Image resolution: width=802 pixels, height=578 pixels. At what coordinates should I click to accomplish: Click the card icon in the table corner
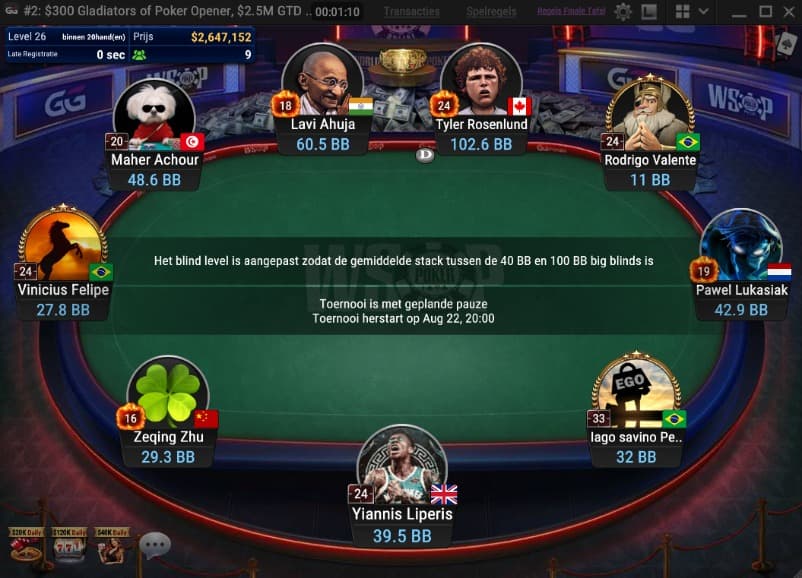coord(785,43)
